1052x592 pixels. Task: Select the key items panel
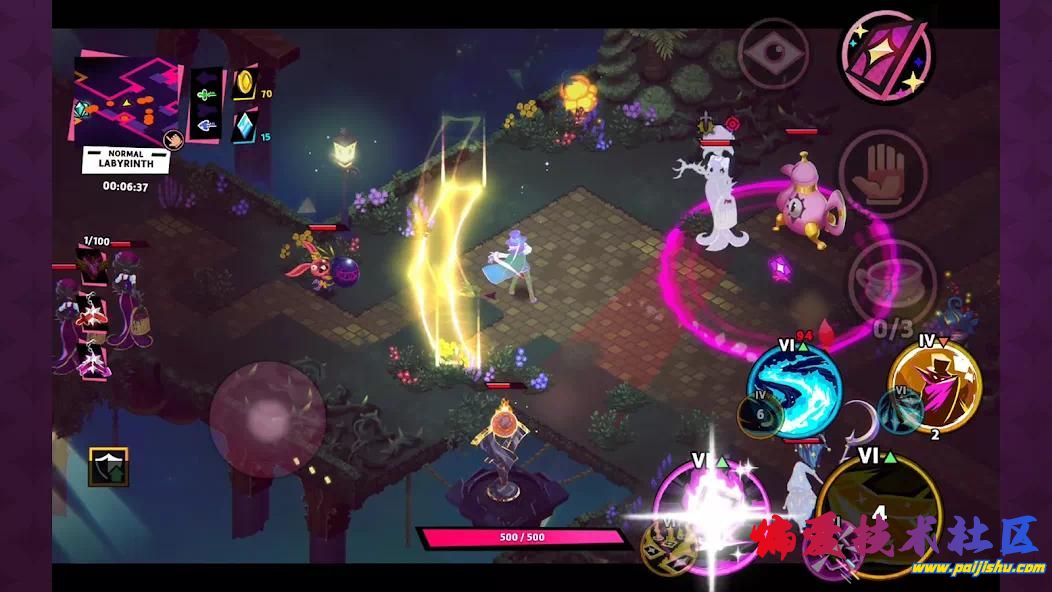[205, 105]
